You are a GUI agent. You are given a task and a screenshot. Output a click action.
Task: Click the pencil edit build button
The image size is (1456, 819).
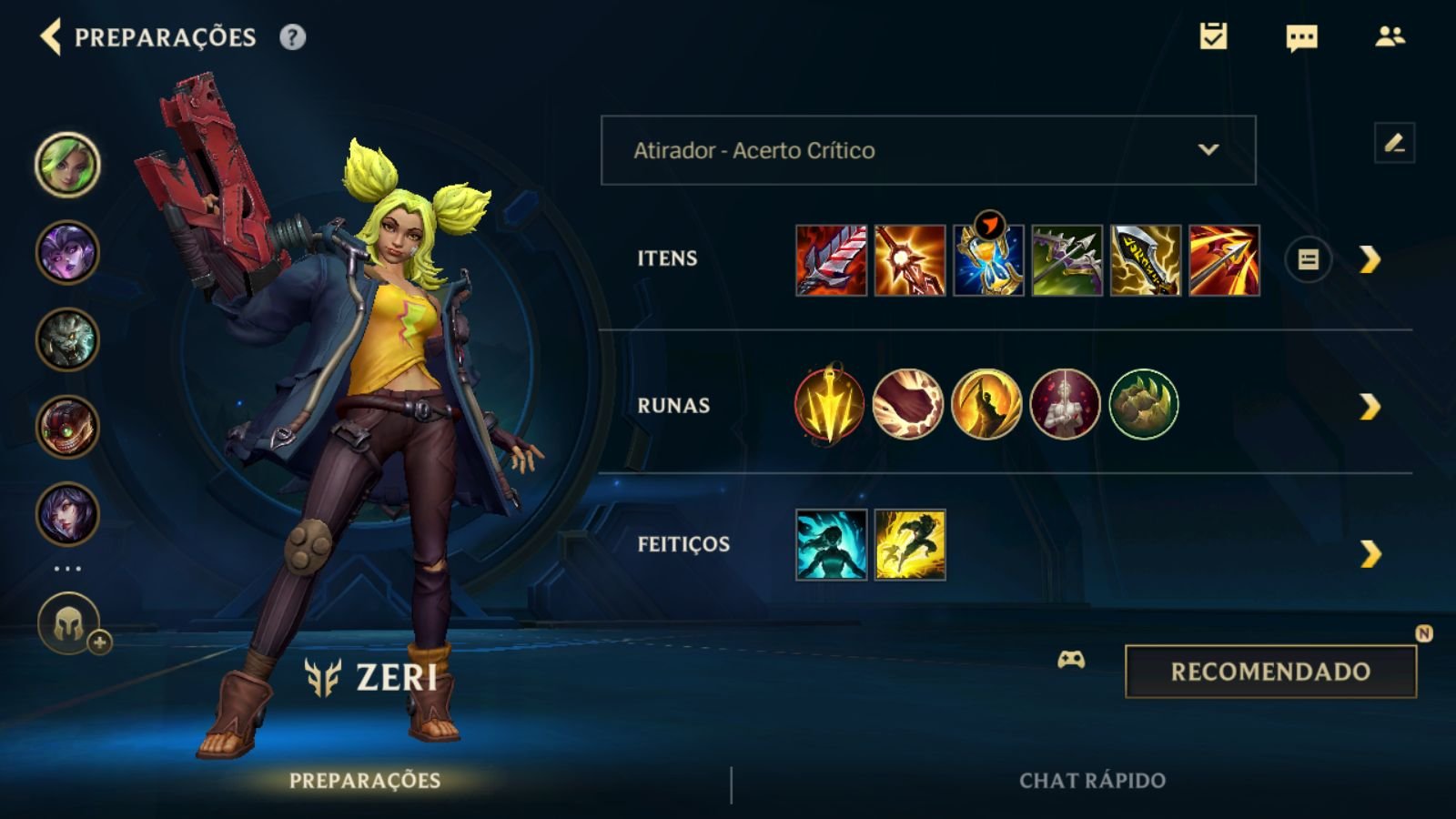[x=1394, y=143]
